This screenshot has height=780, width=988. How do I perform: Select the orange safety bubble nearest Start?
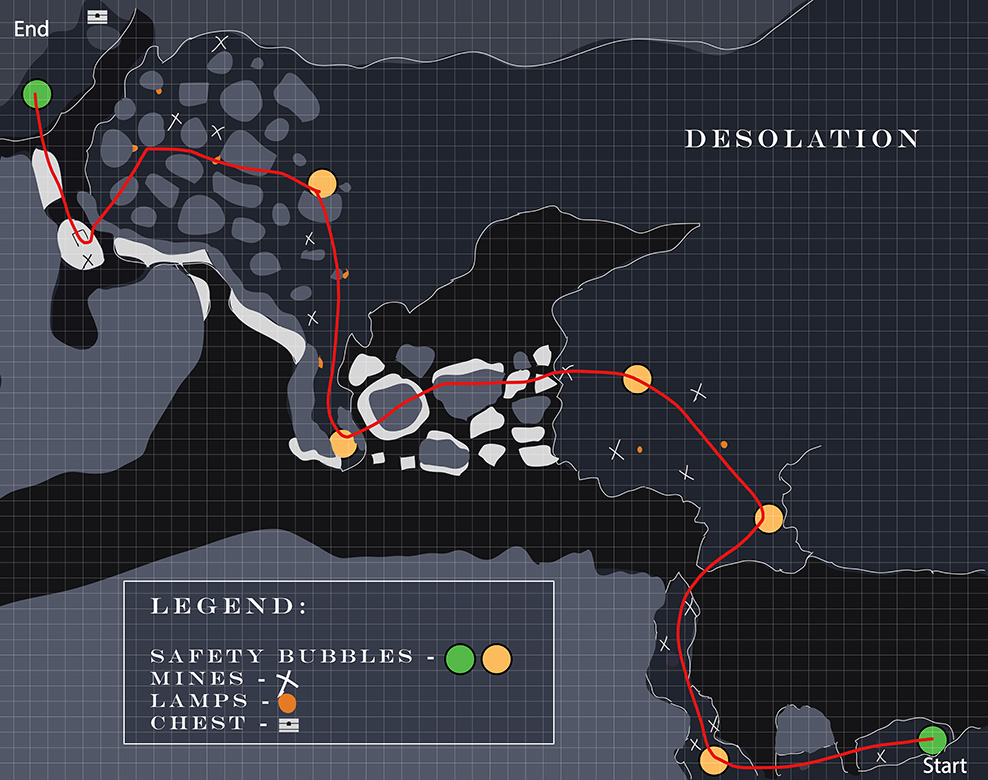pos(713,761)
